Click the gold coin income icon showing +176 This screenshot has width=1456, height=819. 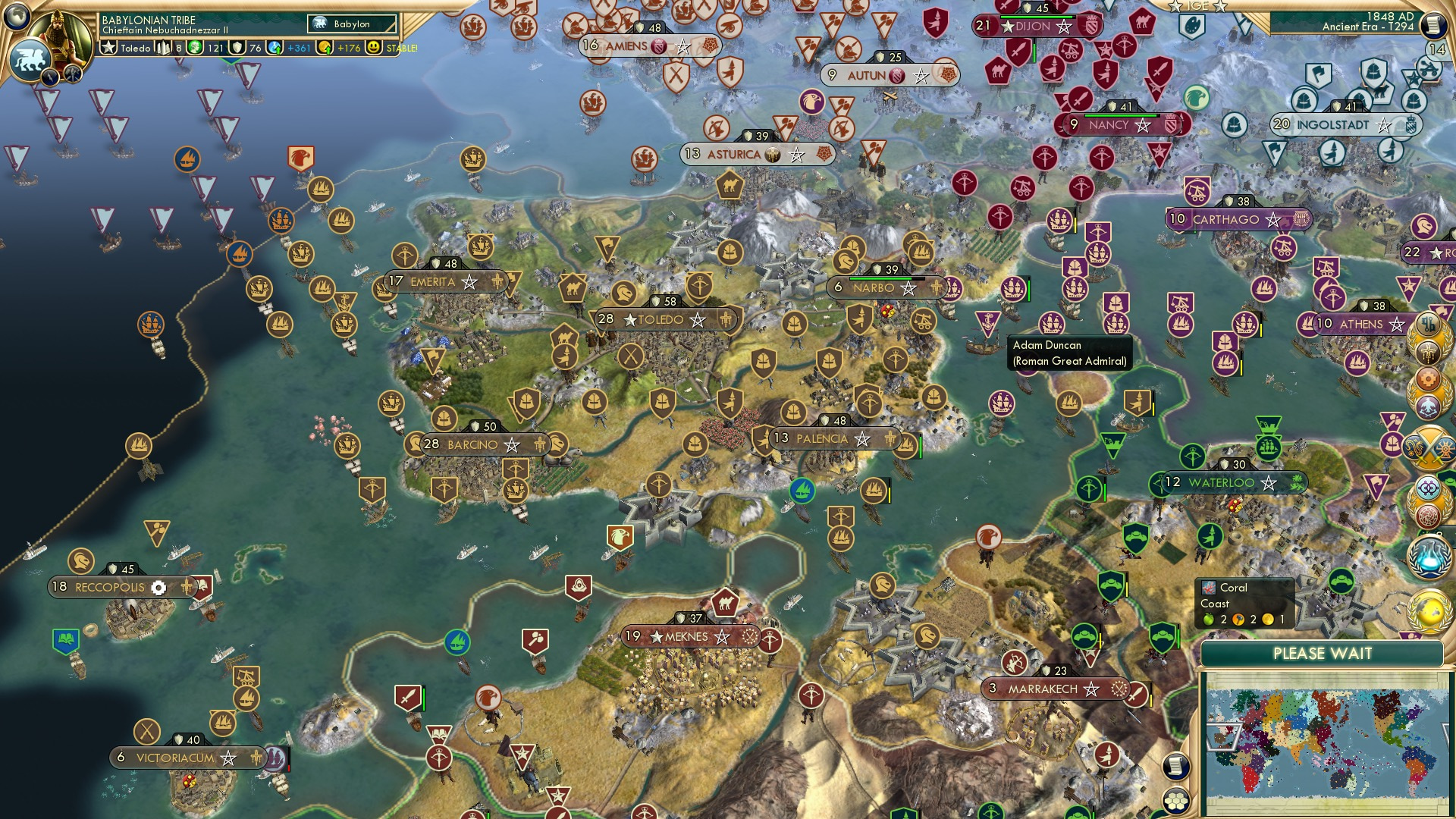click(326, 48)
